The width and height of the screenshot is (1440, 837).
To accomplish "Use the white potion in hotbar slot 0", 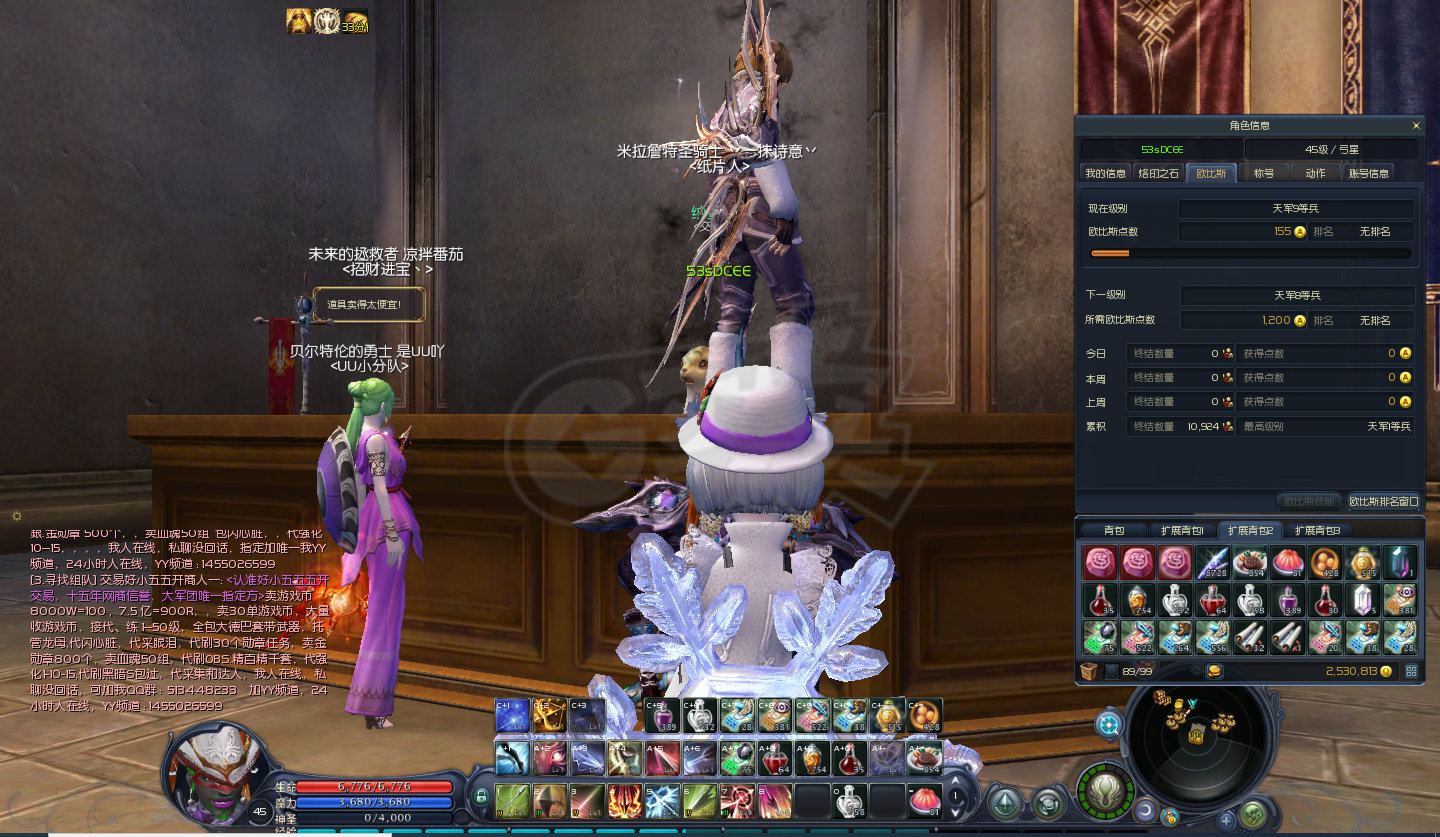I will [x=848, y=801].
